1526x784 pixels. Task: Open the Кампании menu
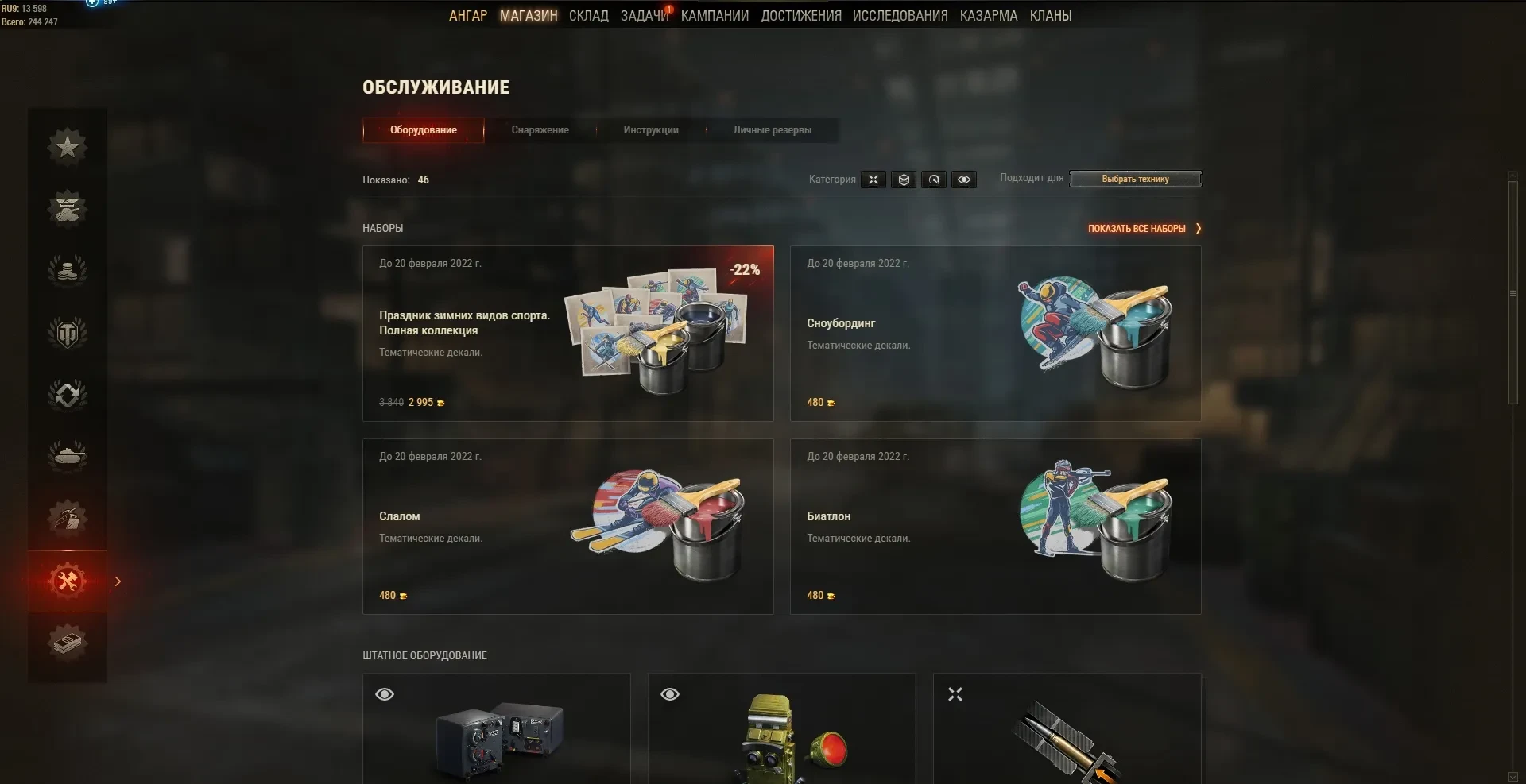[x=715, y=16]
